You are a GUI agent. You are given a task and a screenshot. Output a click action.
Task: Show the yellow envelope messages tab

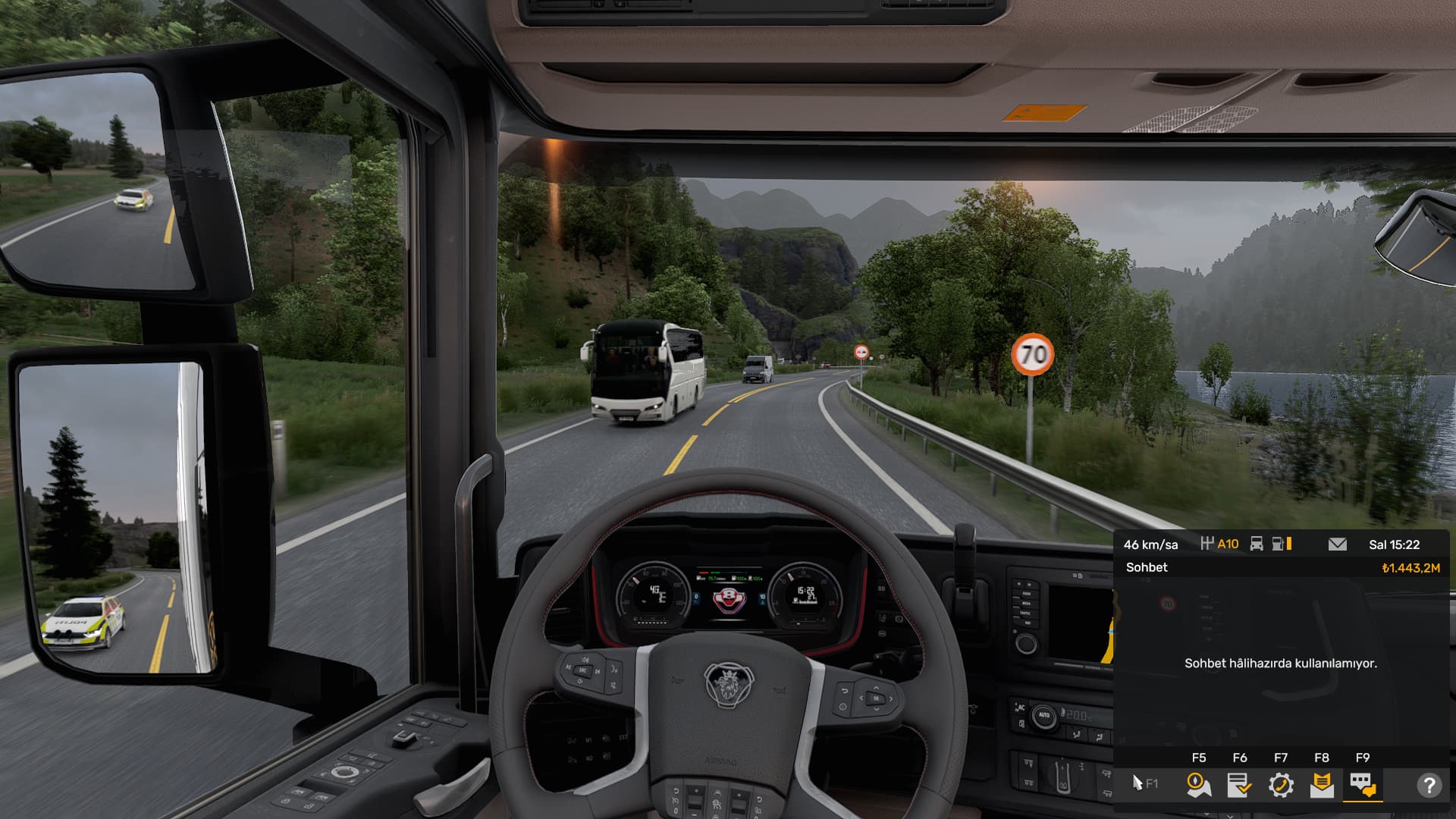pyautogui.click(x=1321, y=785)
